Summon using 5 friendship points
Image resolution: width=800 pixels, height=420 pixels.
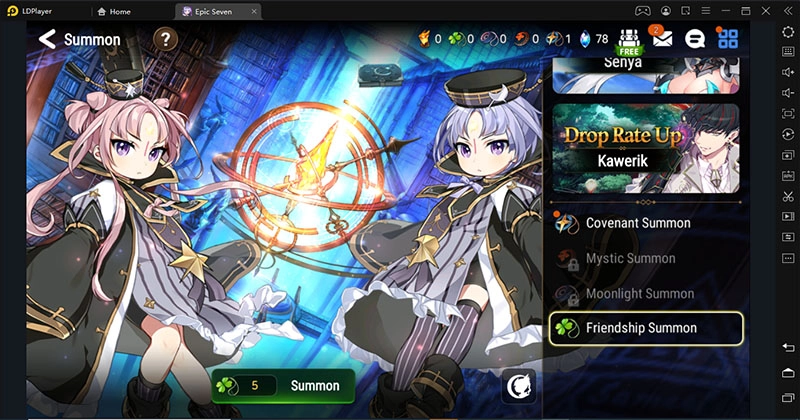click(x=283, y=385)
